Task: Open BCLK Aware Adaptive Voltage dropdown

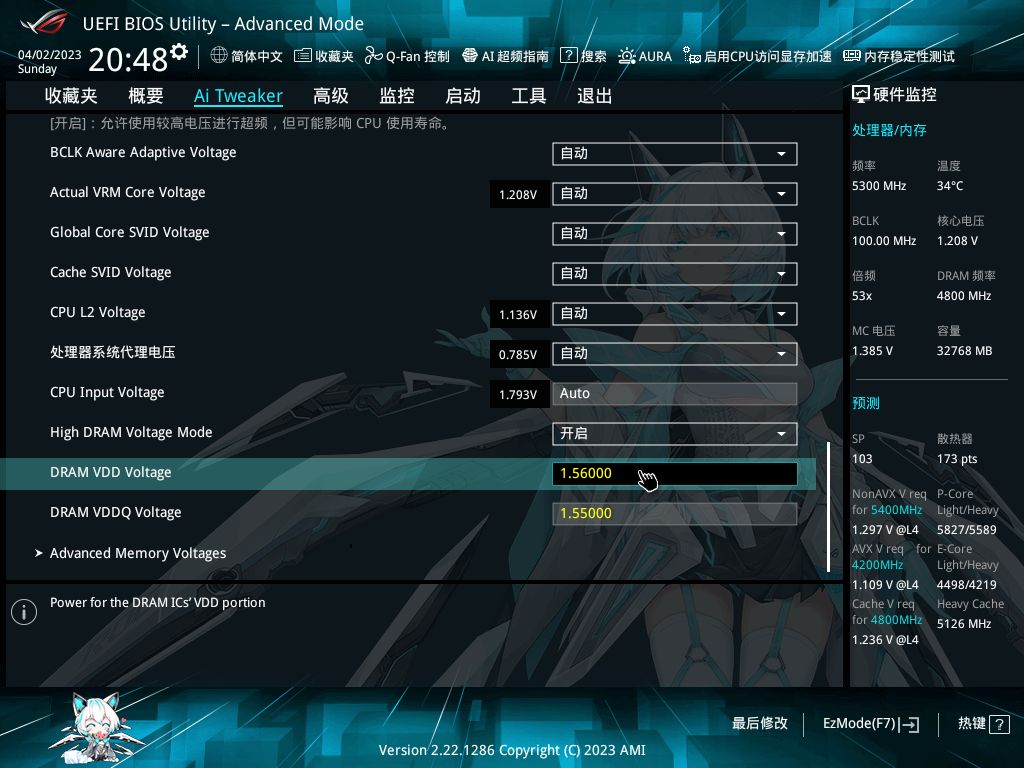Action: pyautogui.click(x=674, y=153)
